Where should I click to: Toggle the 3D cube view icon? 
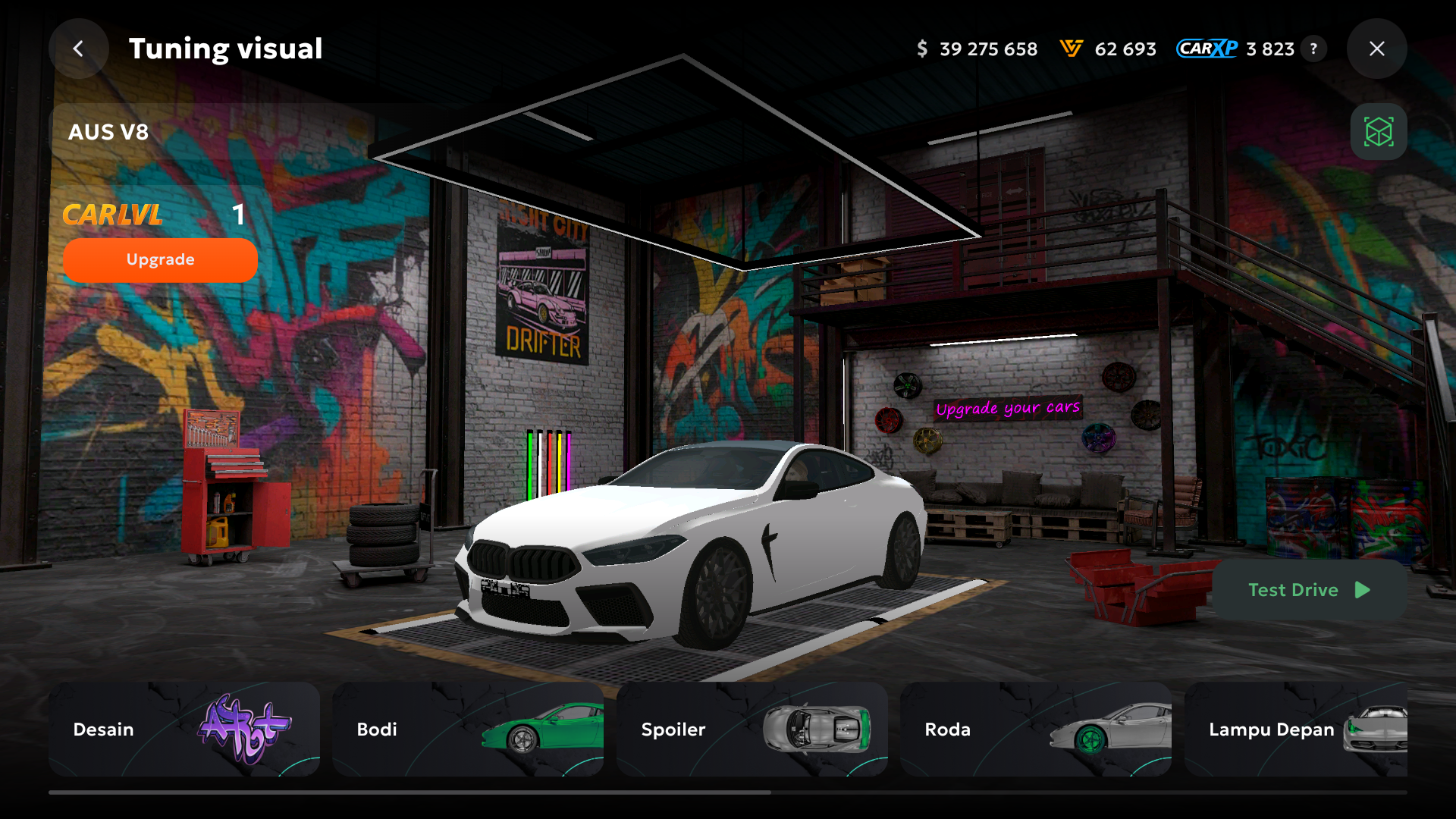coord(1378,132)
